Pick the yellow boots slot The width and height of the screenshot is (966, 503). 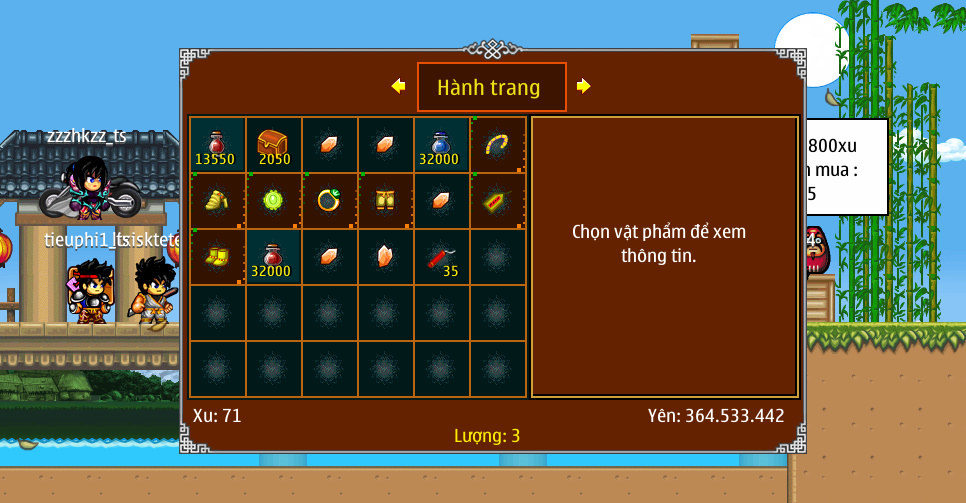coord(216,256)
